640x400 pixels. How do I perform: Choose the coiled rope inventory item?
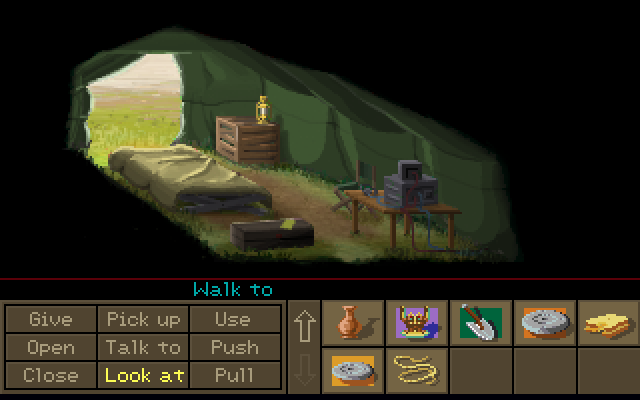click(x=417, y=369)
